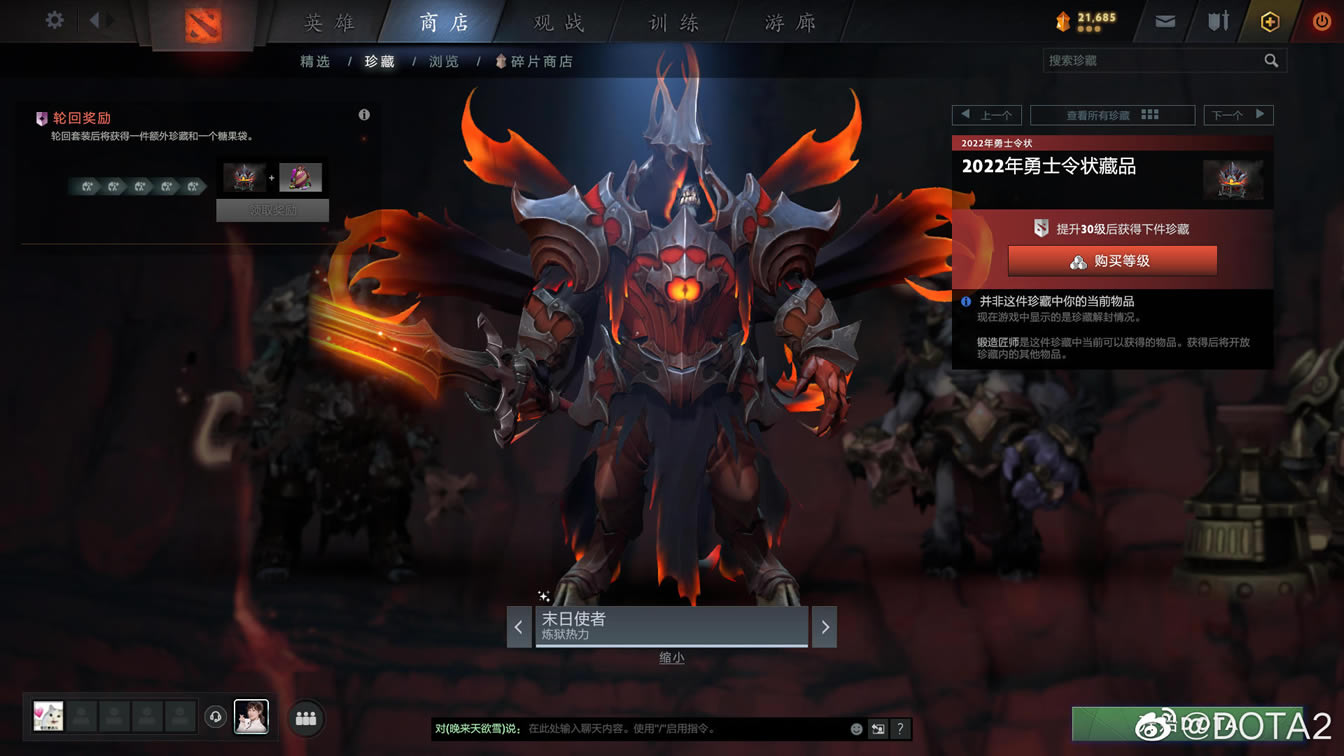Click the power/logout icon in top-right corner
Screen dimensions: 1344x756
(x=1321, y=19)
